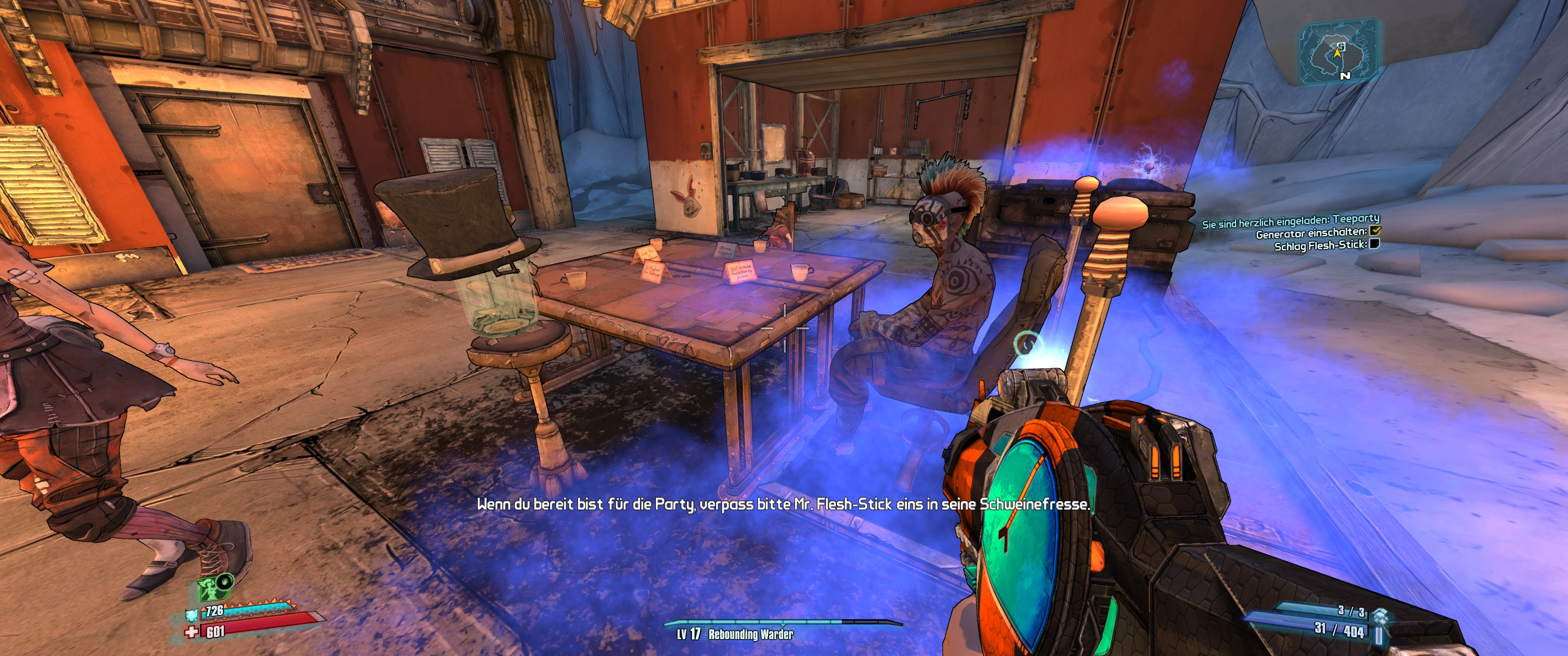Activate the green action skill icon
1568x656 pixels.
[x=208, y=589]
